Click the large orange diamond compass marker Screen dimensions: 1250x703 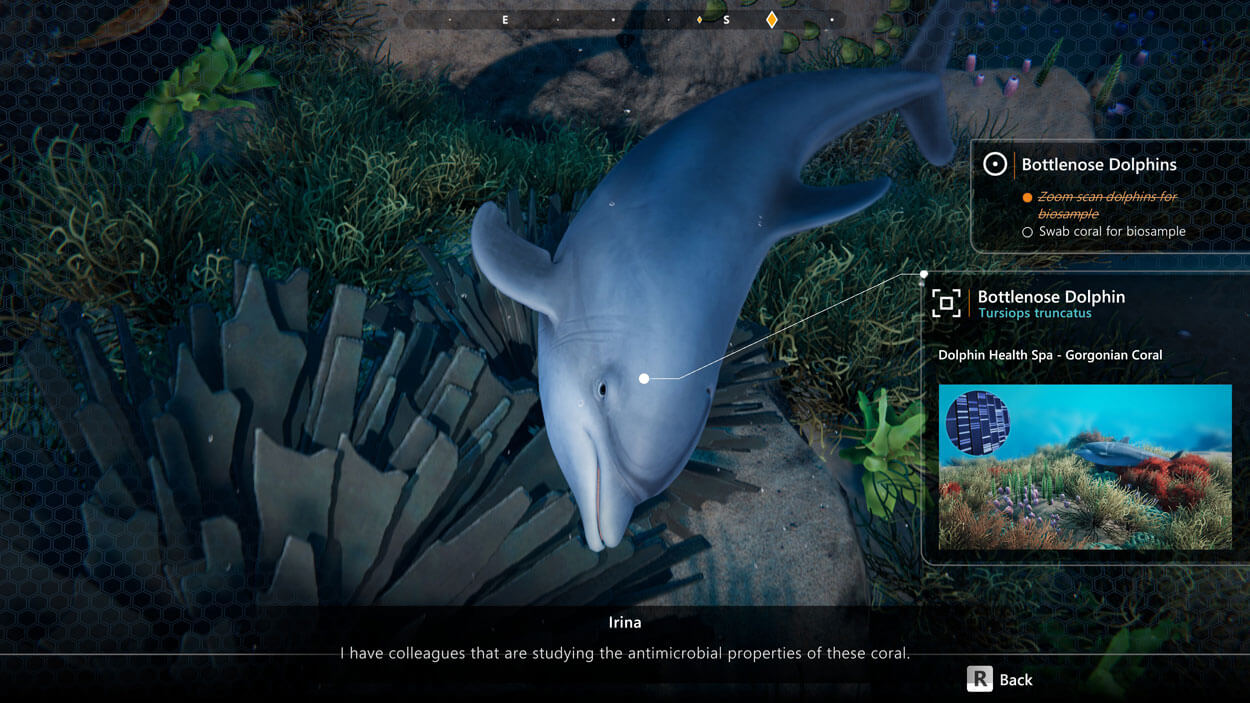[771, 20]
